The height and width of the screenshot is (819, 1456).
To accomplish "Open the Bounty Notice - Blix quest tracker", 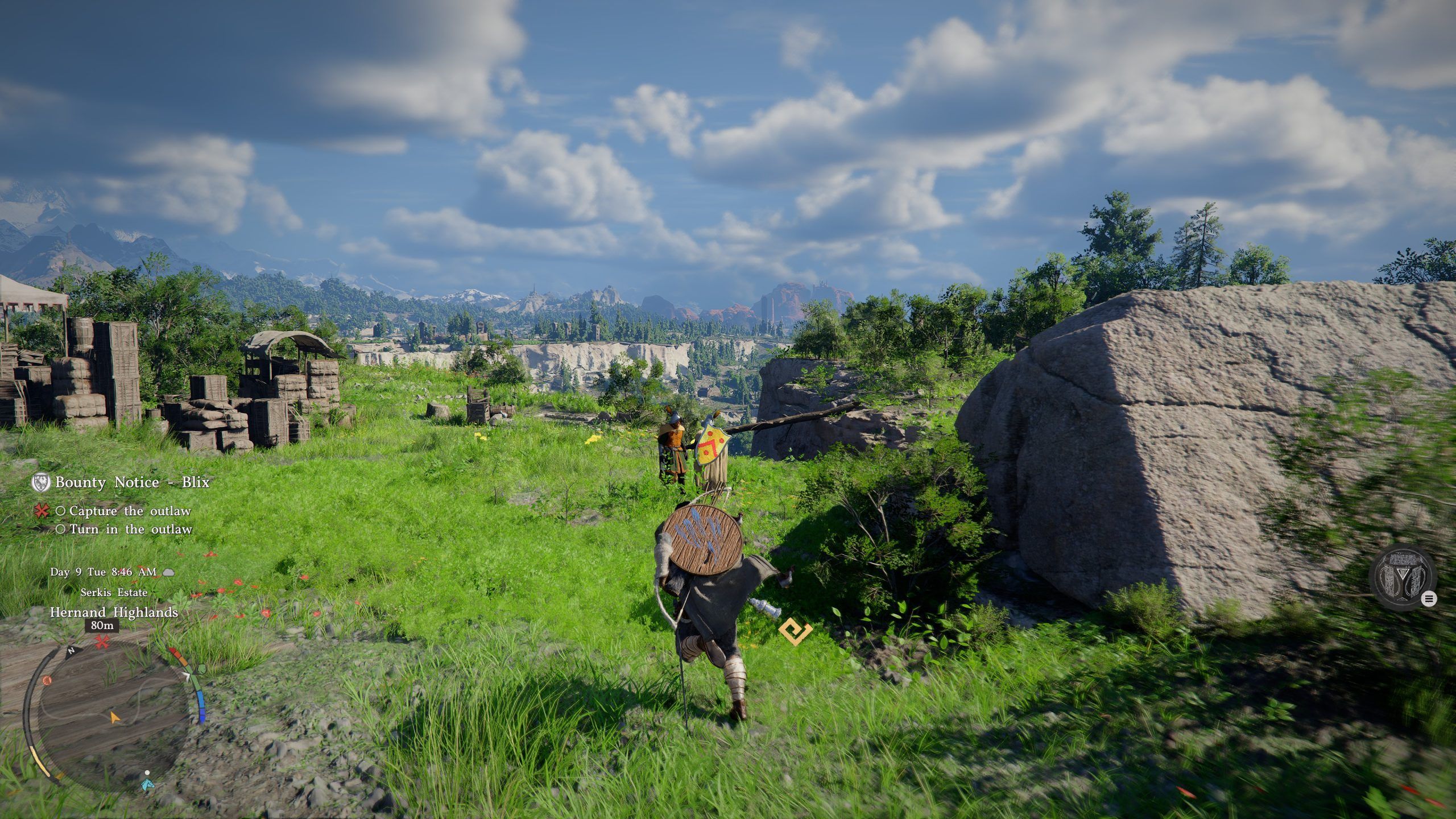I will (x=132, y=483).
